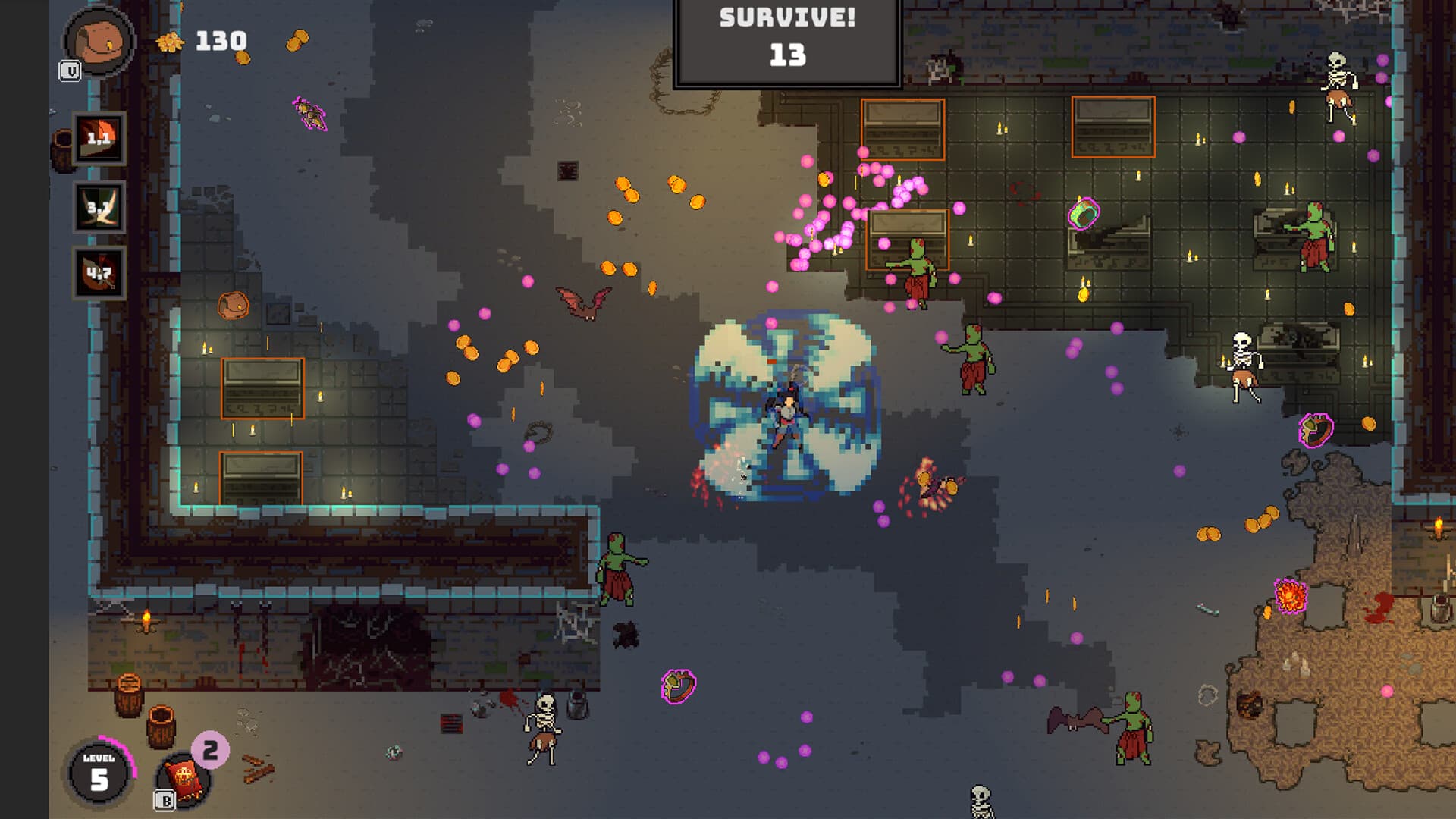The image size is (1456, 819).
Task: Open the chest with the orange outline
Action: (235, 303)
